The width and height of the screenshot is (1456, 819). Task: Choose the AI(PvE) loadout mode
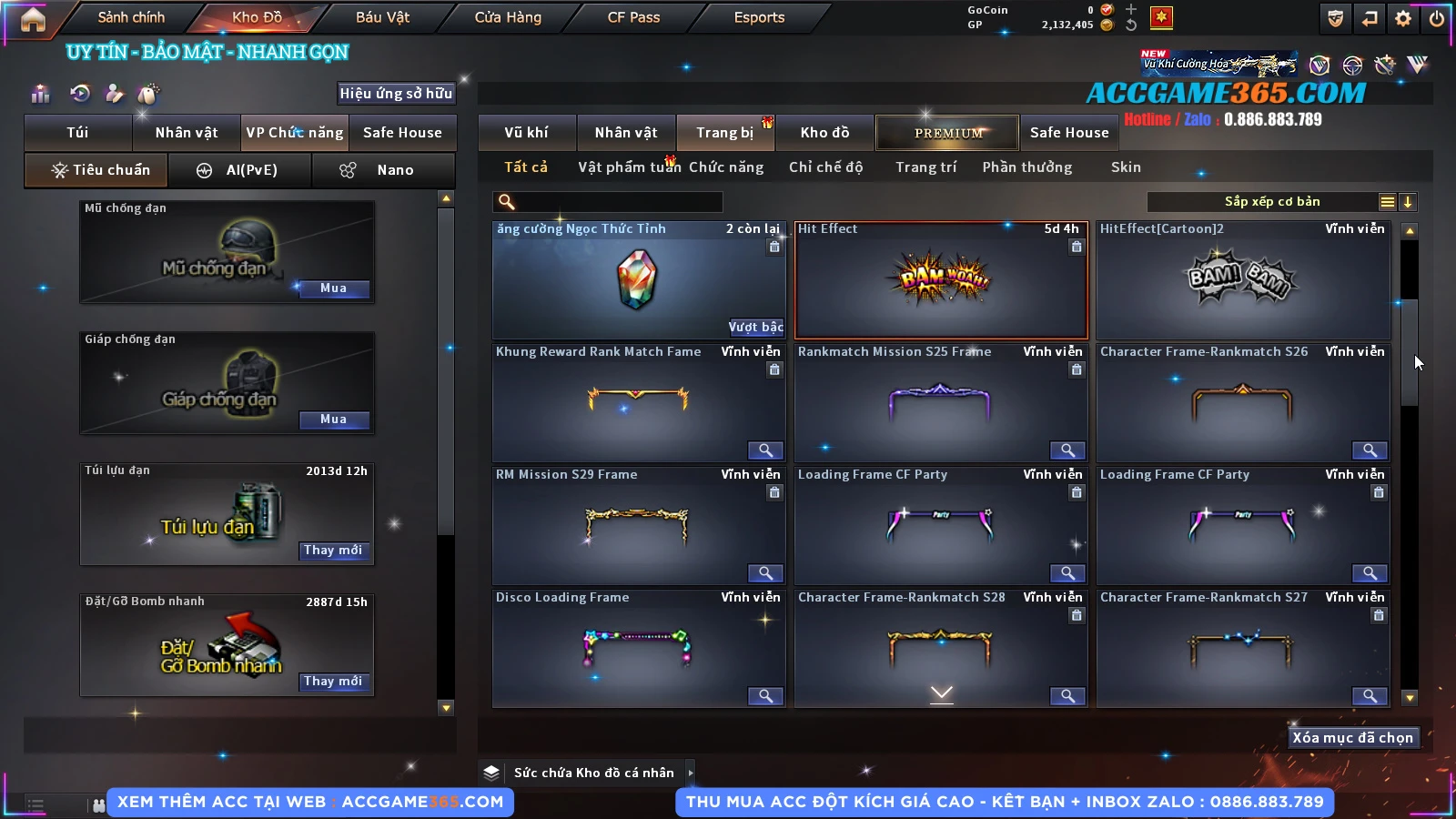240,170
